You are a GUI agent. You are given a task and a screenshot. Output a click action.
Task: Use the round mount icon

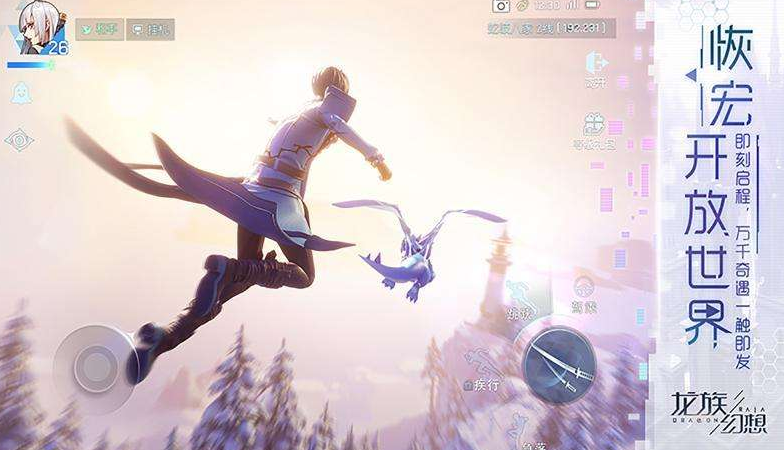click(585, 286)
